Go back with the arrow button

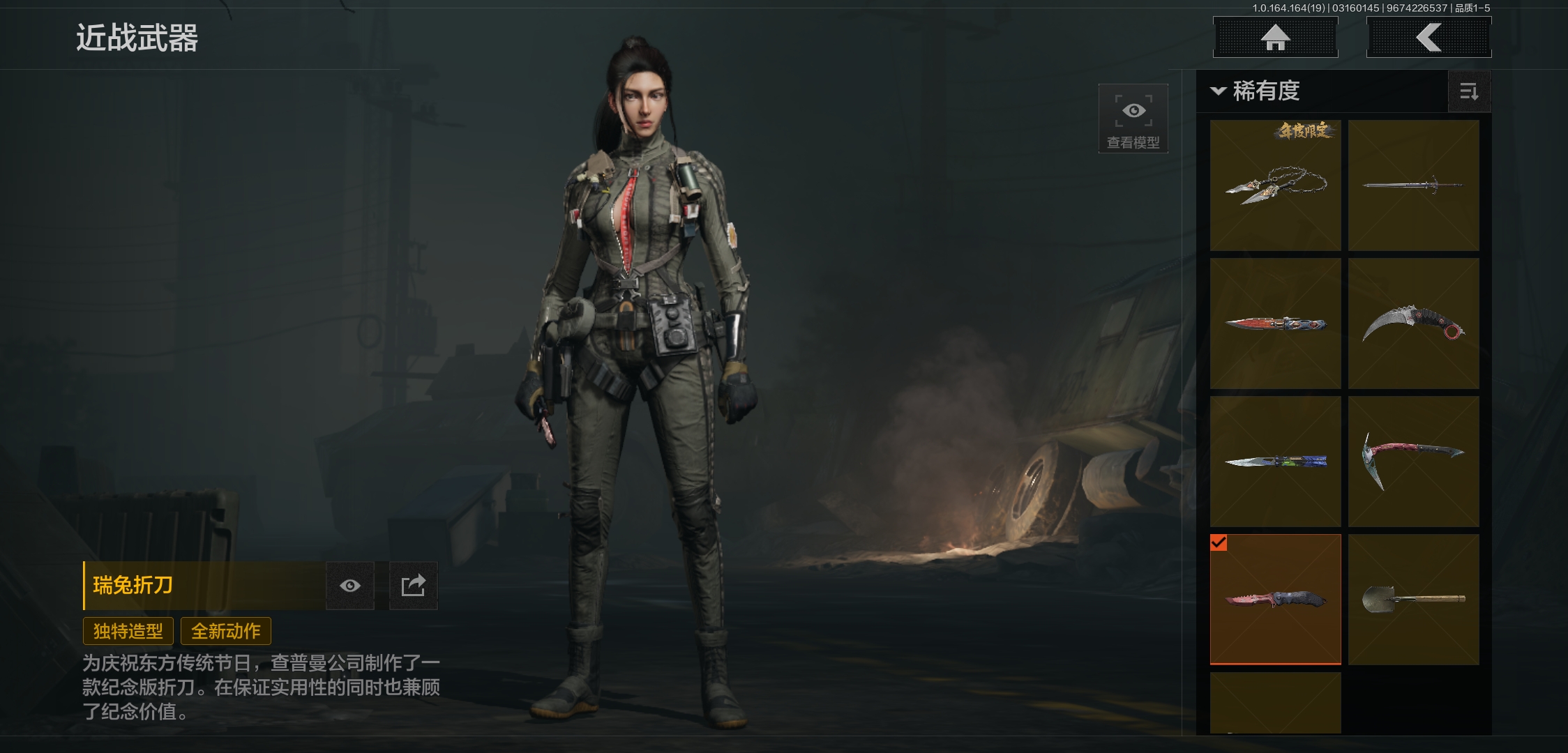(x=1428, y=38)
